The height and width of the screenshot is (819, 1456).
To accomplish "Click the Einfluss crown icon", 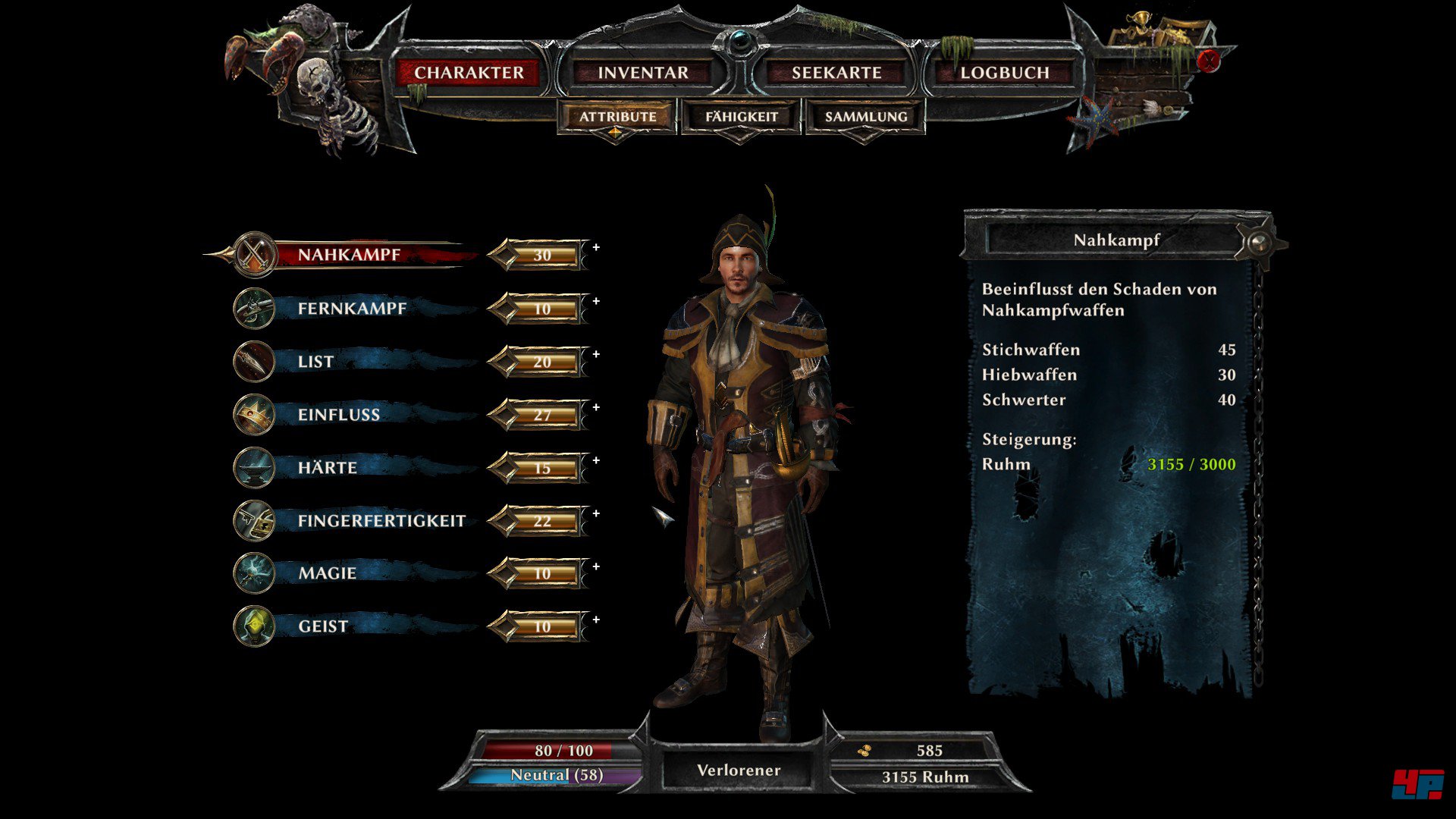I will pyautogui.click(x=253, y=414).
